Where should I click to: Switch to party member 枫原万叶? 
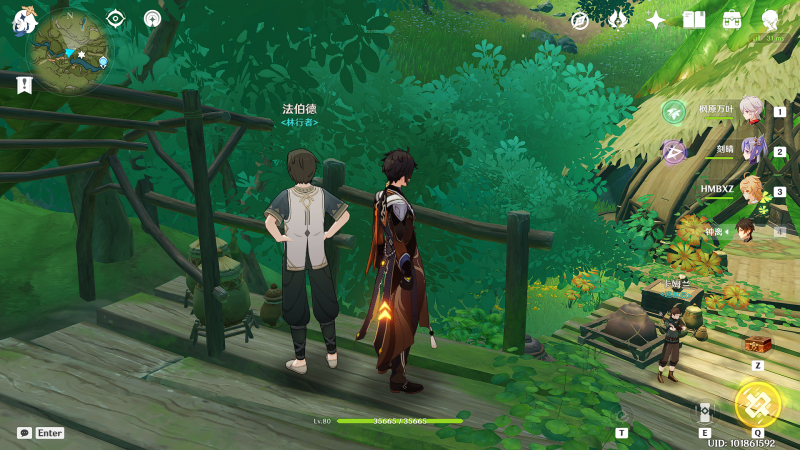click(x=750, y=111)
